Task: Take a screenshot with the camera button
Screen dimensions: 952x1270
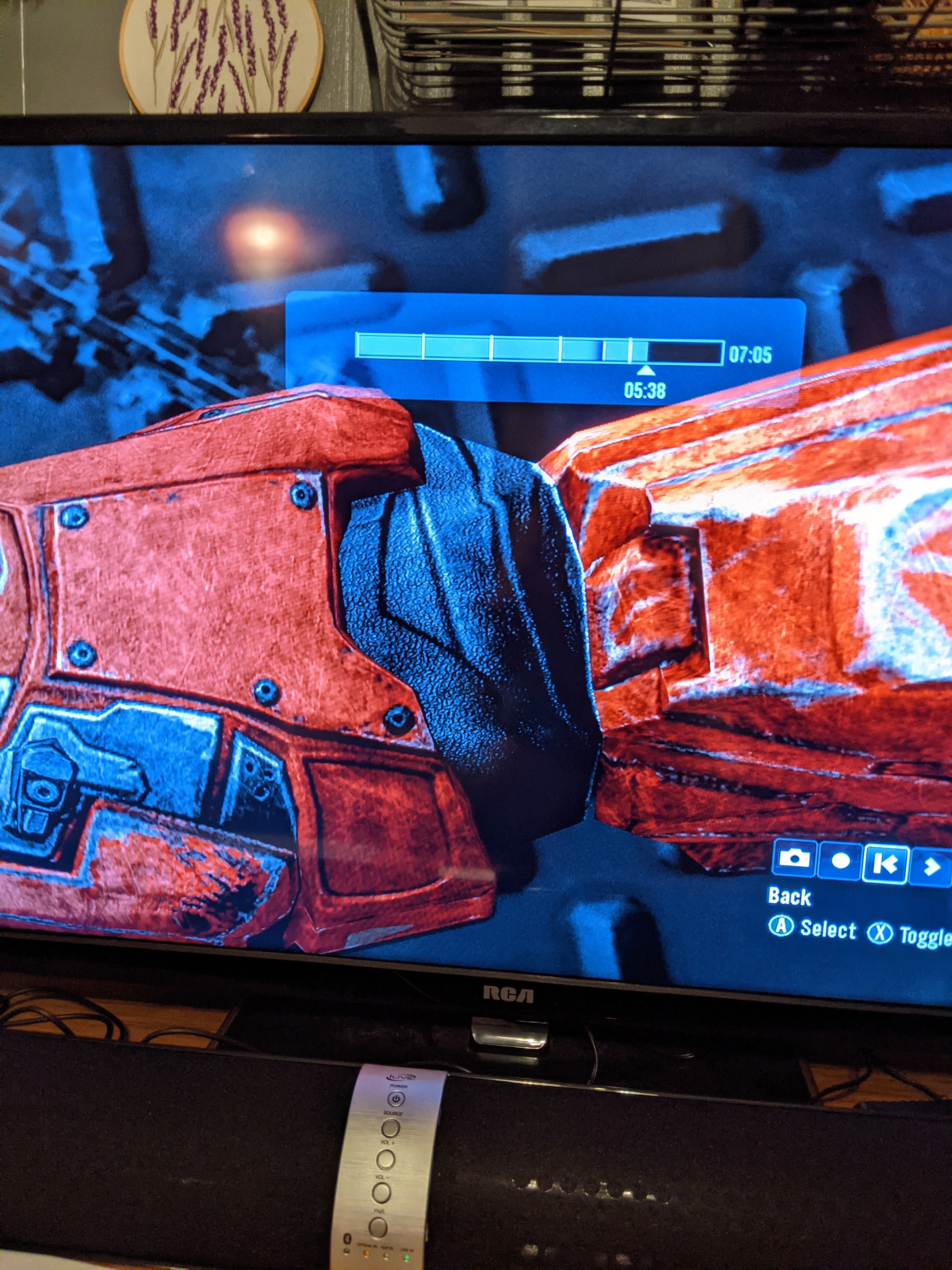Action: pyautogui.click(x=794, y=859)
